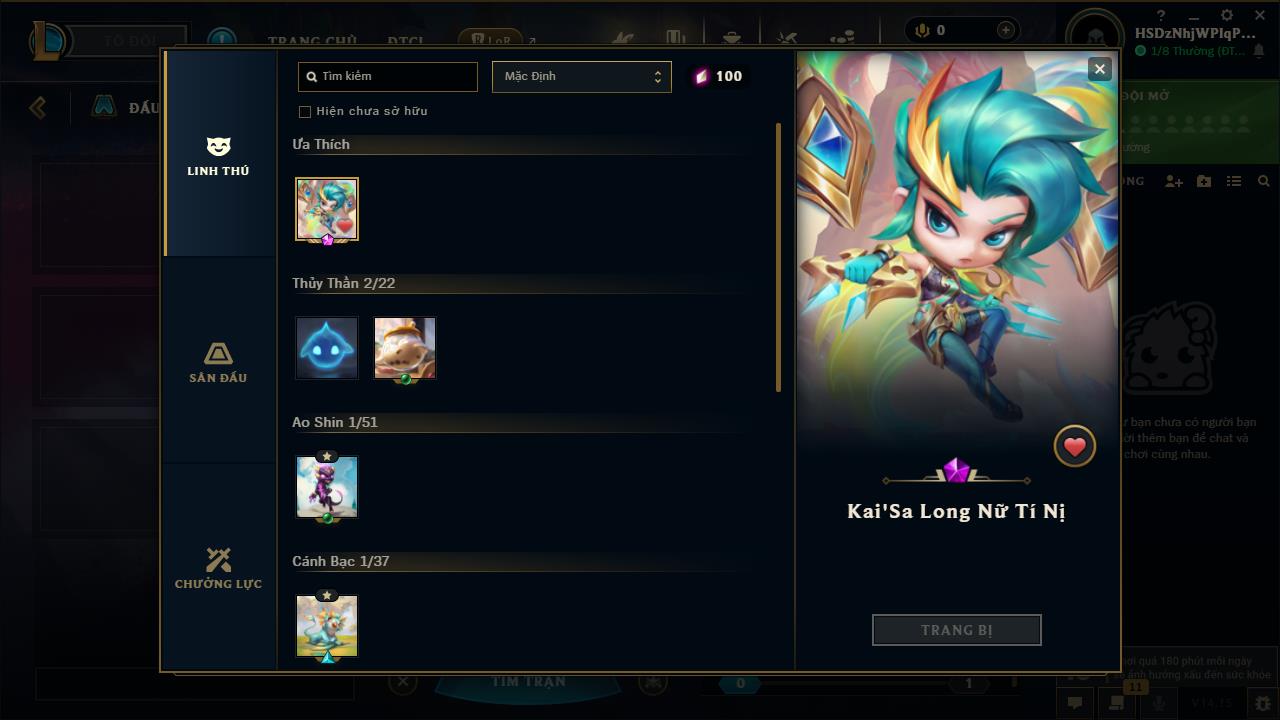Choose the Cánh Bạc little legend thumbnail
Viewport: 1280px width, 720px height.
(x=327, y=626)
